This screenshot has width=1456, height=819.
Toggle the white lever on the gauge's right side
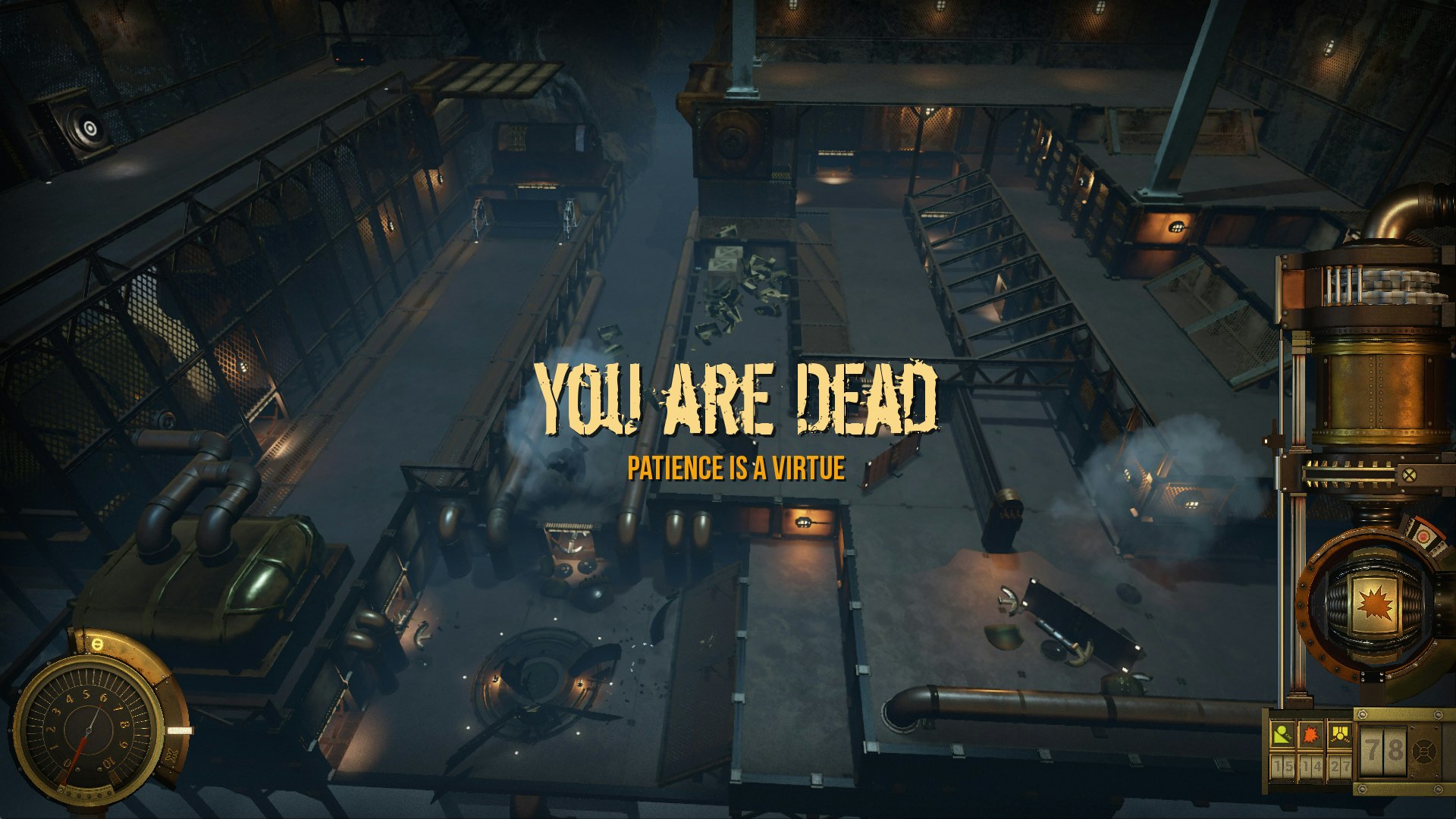[180, 730]
